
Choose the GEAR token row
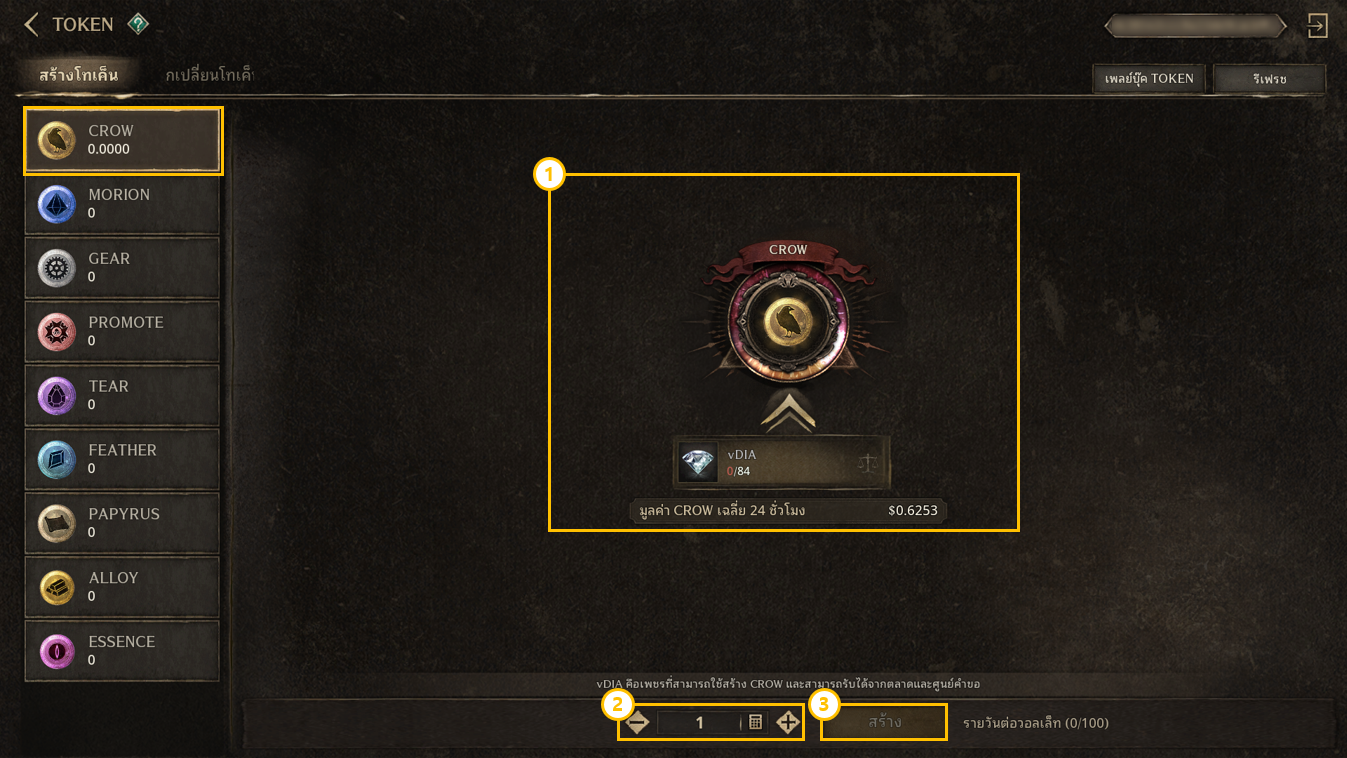pyautogui.click(x=122, y=268)
